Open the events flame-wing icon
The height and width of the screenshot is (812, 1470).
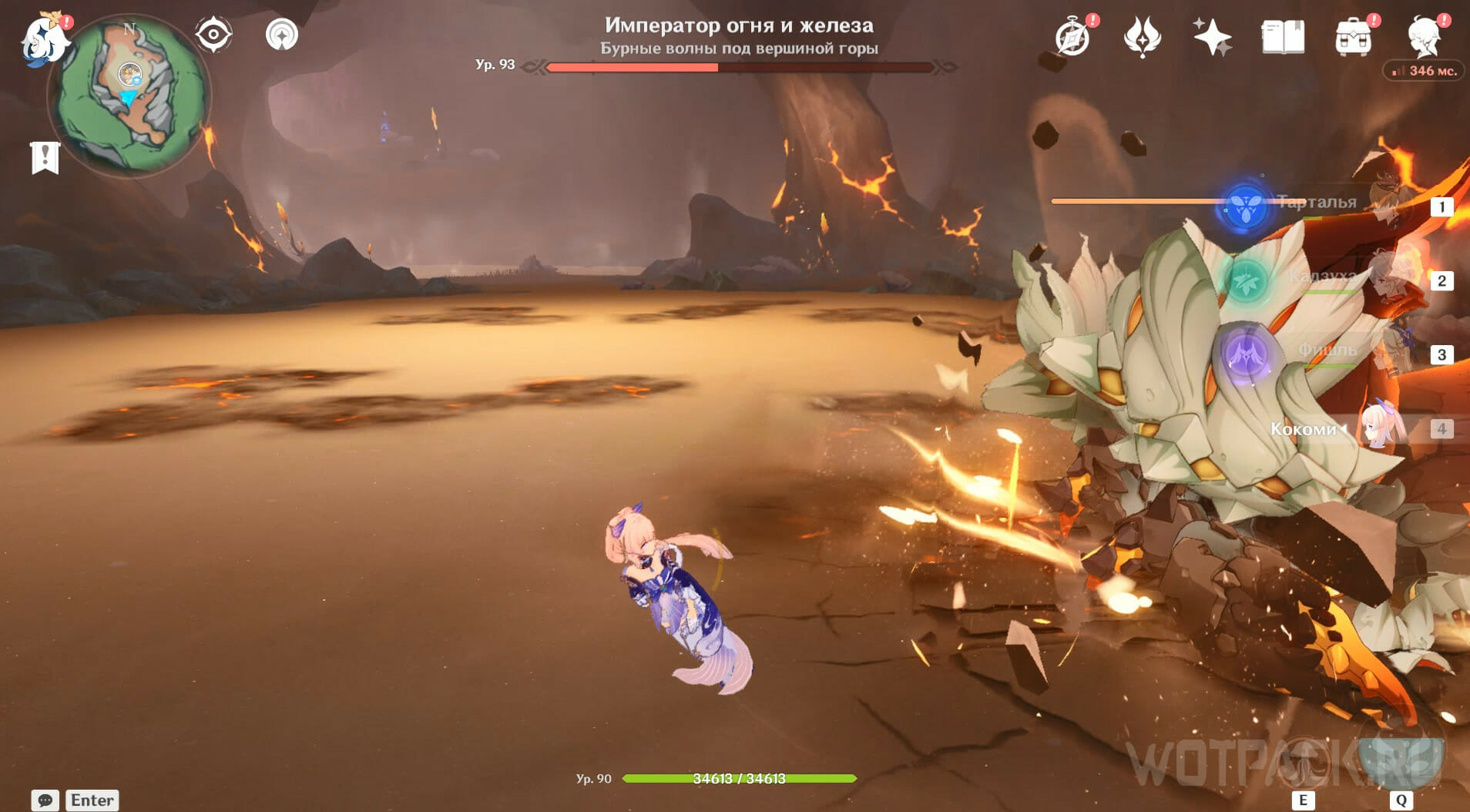pos(1142,37)
